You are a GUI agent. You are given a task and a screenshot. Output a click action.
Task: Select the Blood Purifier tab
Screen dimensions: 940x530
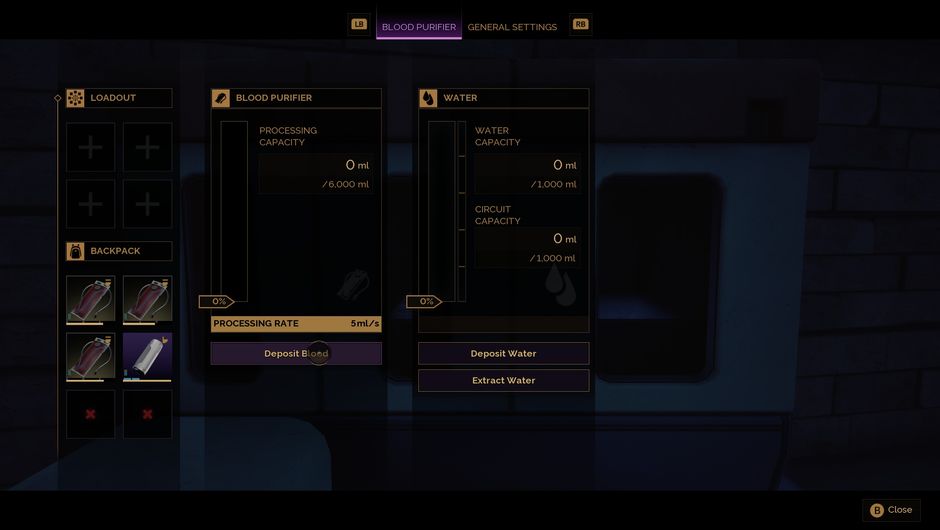418,27
